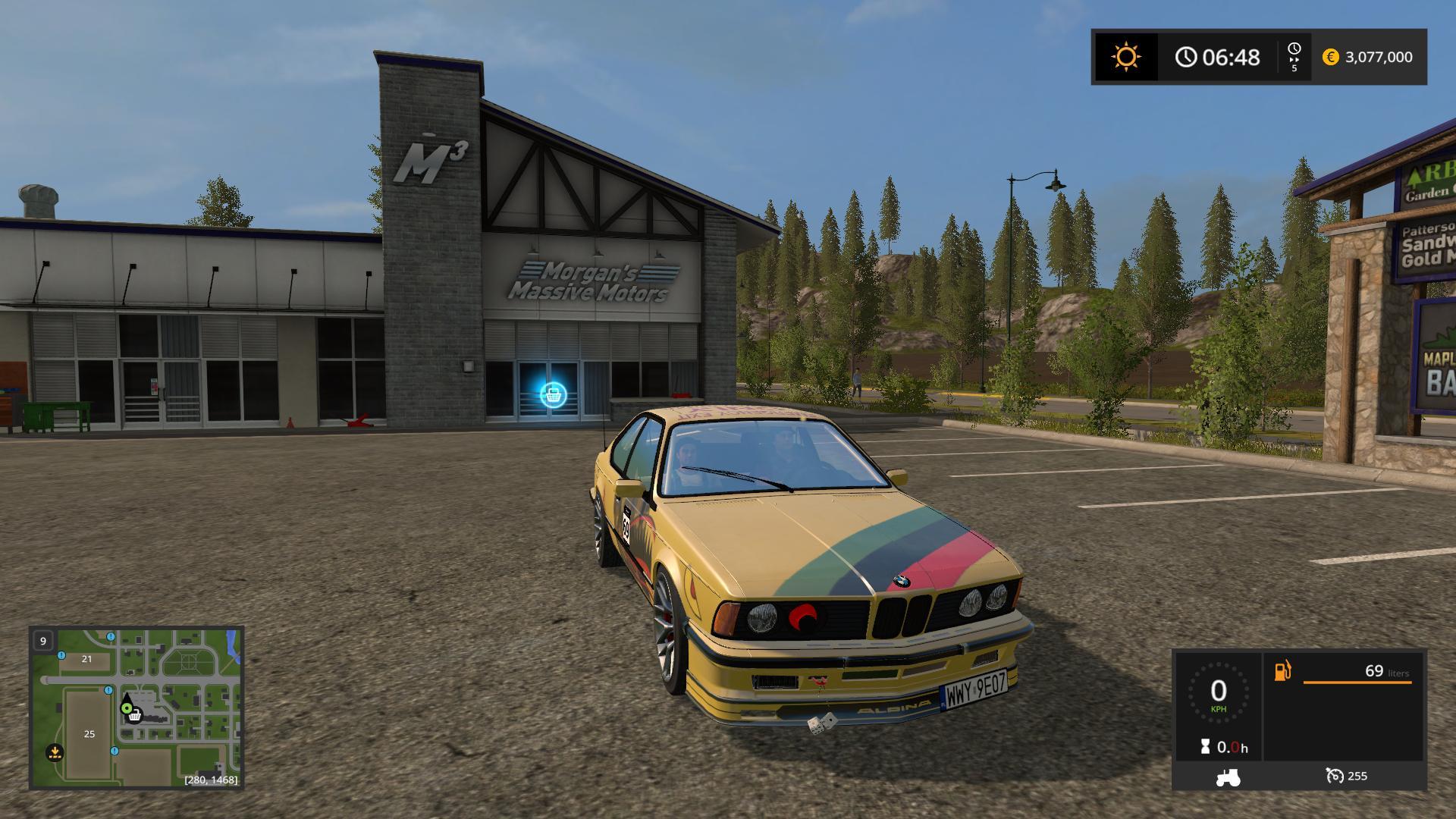Select the shop basket marker on minimap
The height and width of the screenshot is (819, 1456).
click(135, 715)
